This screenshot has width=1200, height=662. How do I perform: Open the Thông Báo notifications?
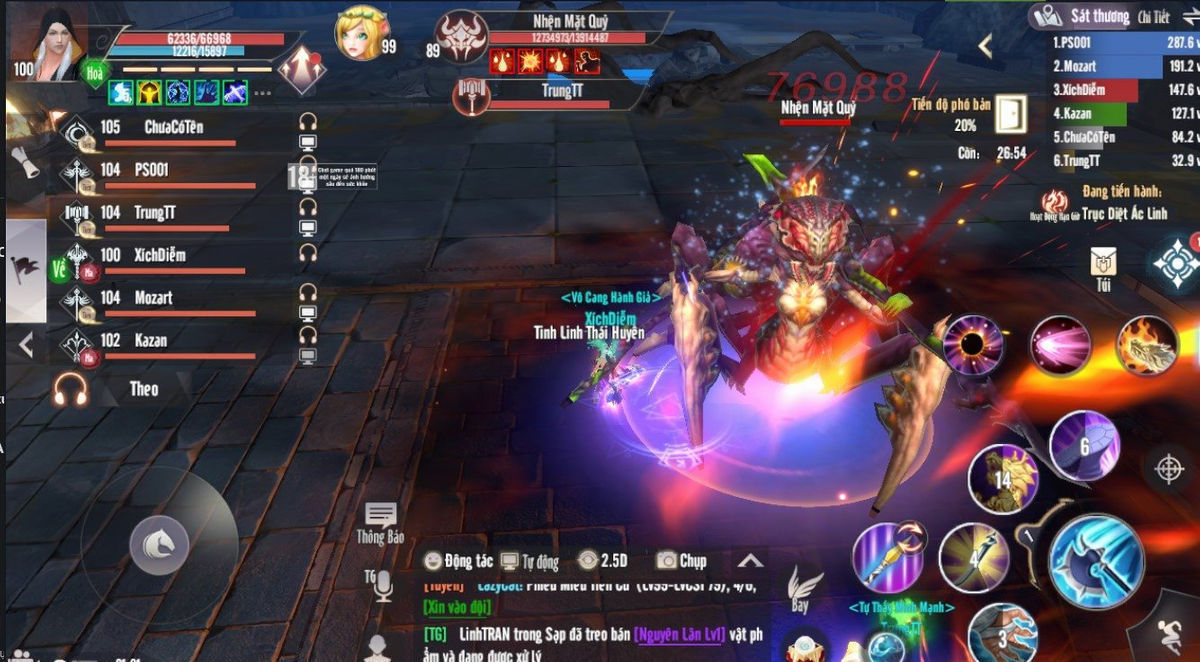(380, 523)
